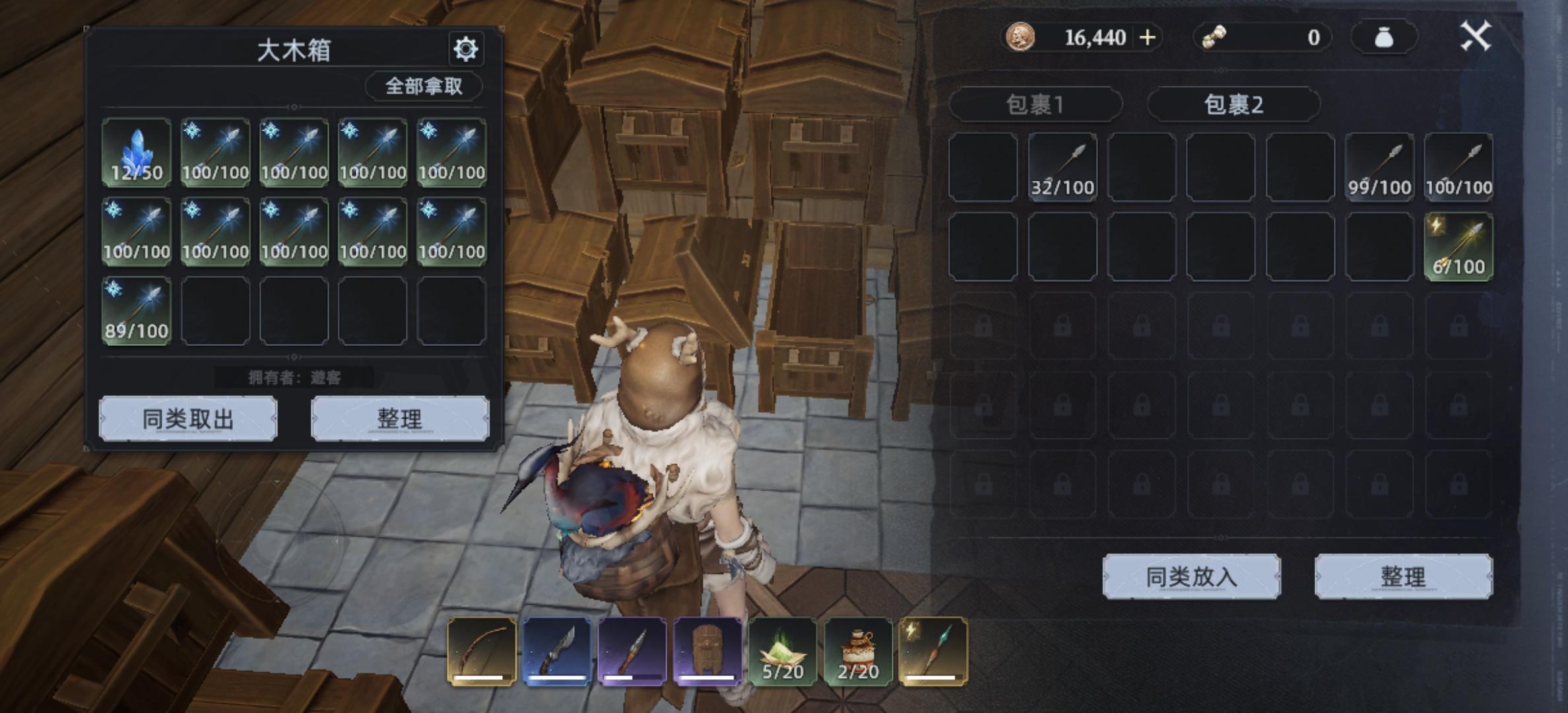Screen dimensions: 1568x713
Task: Switch to the 包裹2 tab
Action: 1233,104
